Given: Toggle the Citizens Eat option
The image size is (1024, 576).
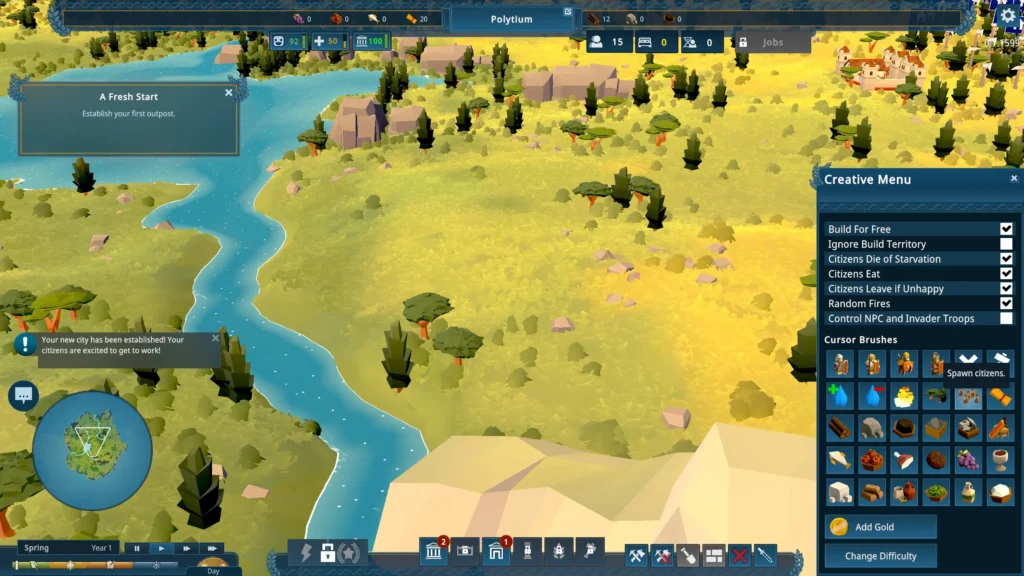Looking at the screenshot, I should point(1006,274).
